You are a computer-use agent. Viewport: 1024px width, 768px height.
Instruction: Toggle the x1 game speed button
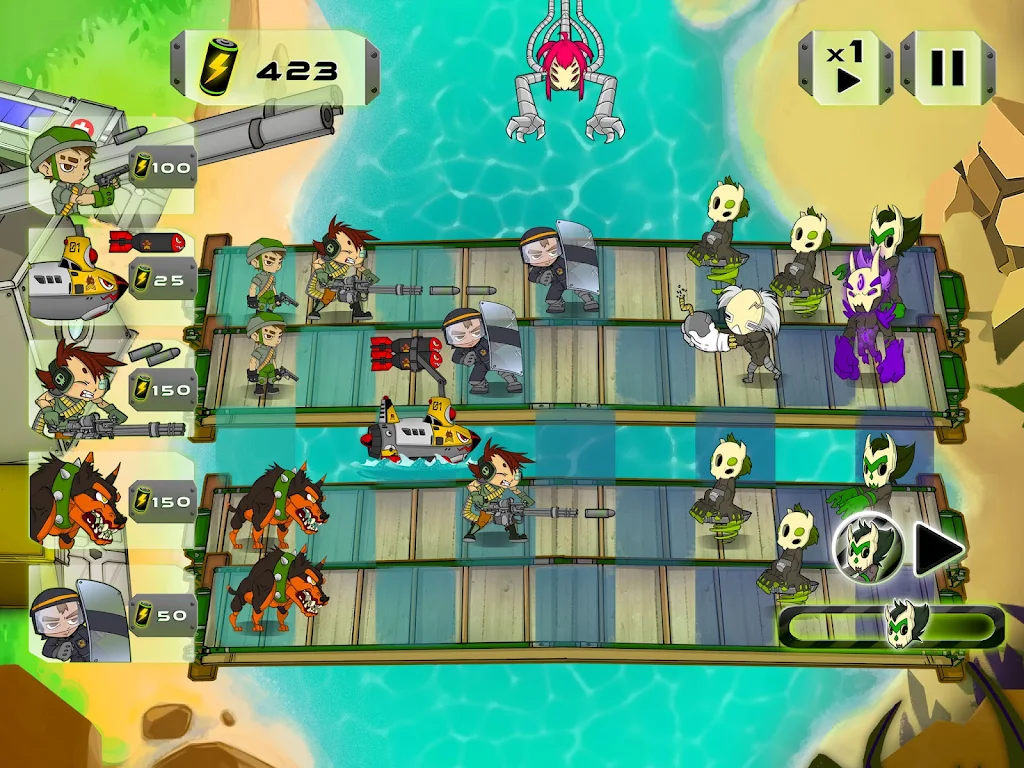[x=845, y=67]
